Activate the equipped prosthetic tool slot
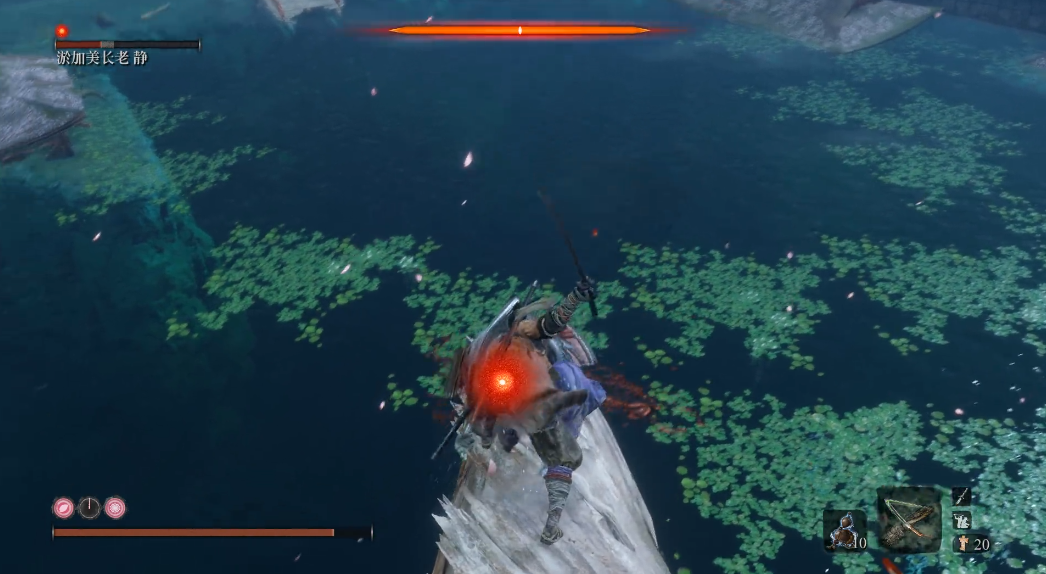Screen dimensions: 1046x574 pos(909,520)
